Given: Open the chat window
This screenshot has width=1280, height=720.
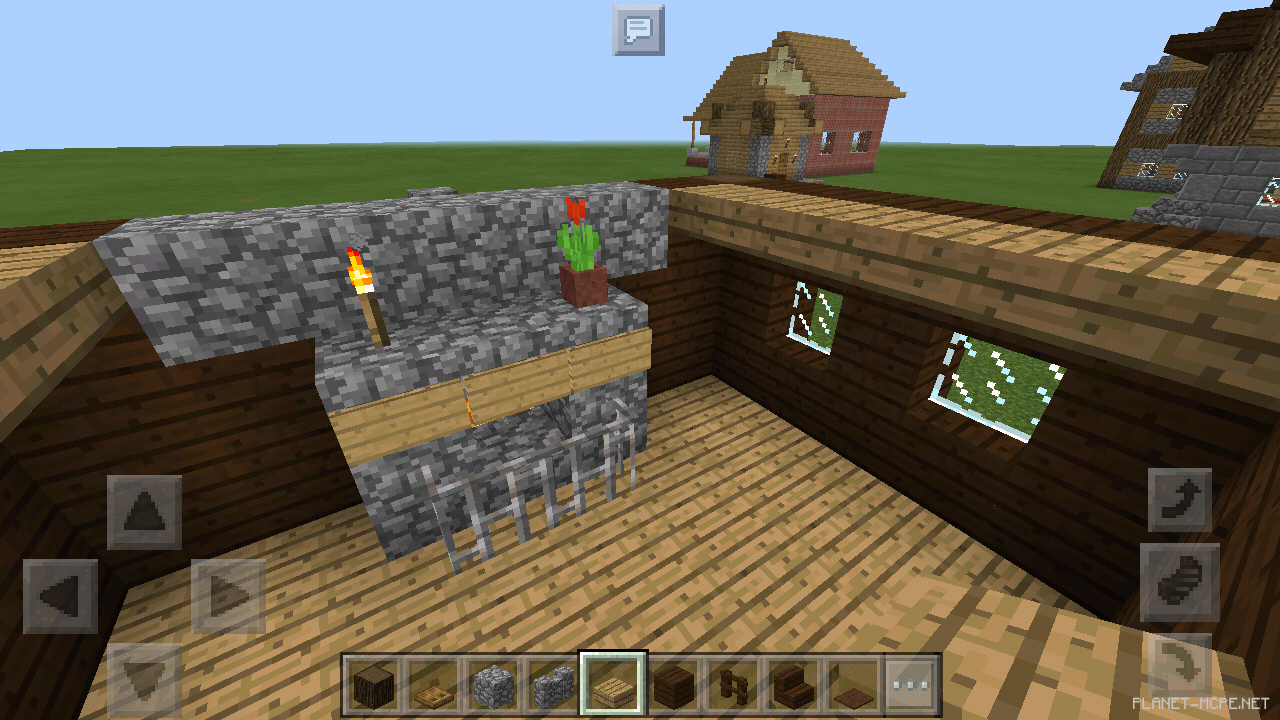Looking at the screenshot, I should (x=639, y=30).
